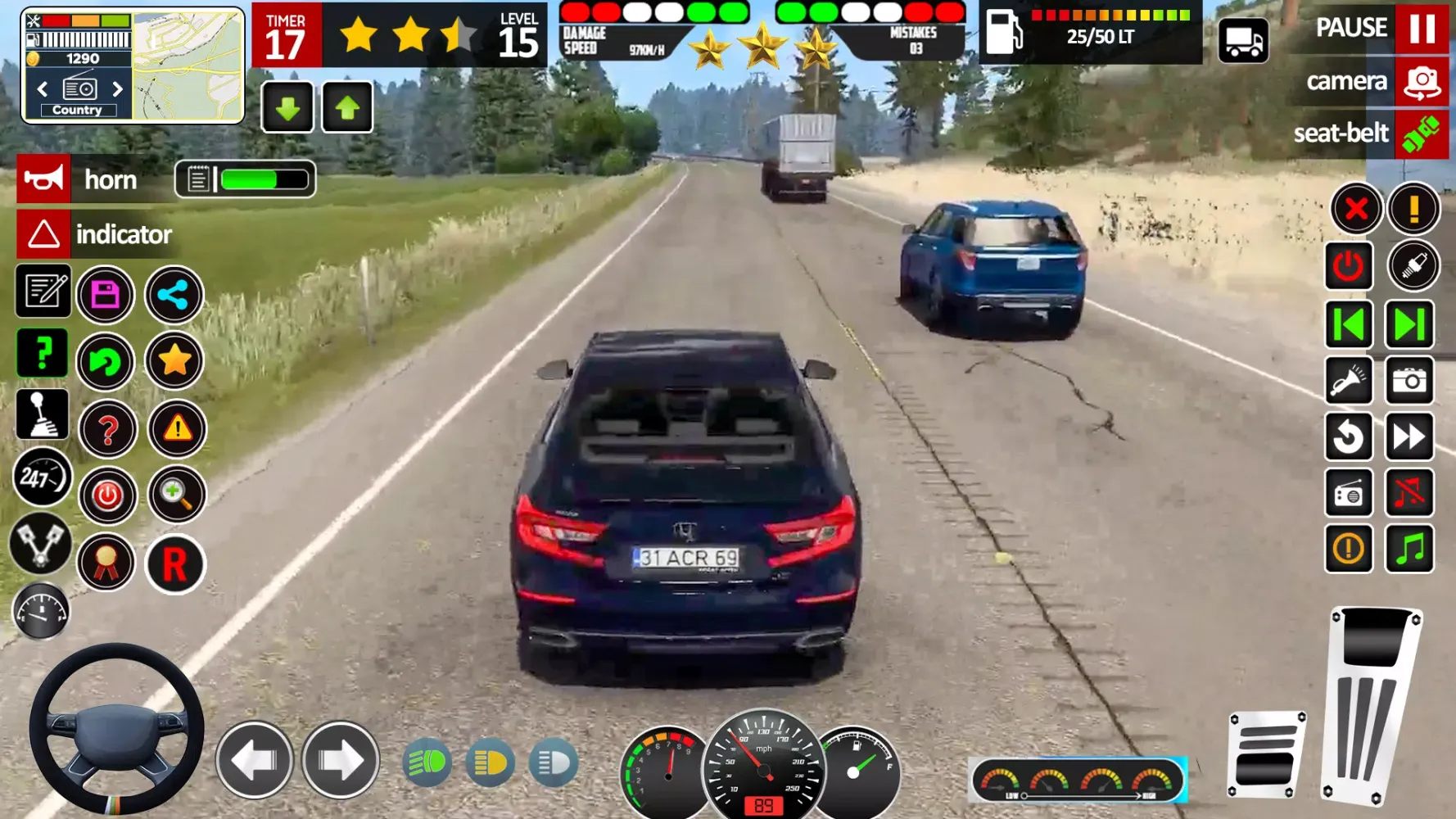Switch the camera view
This screenshot has width=1456, height=819.
click(1422, 82)
